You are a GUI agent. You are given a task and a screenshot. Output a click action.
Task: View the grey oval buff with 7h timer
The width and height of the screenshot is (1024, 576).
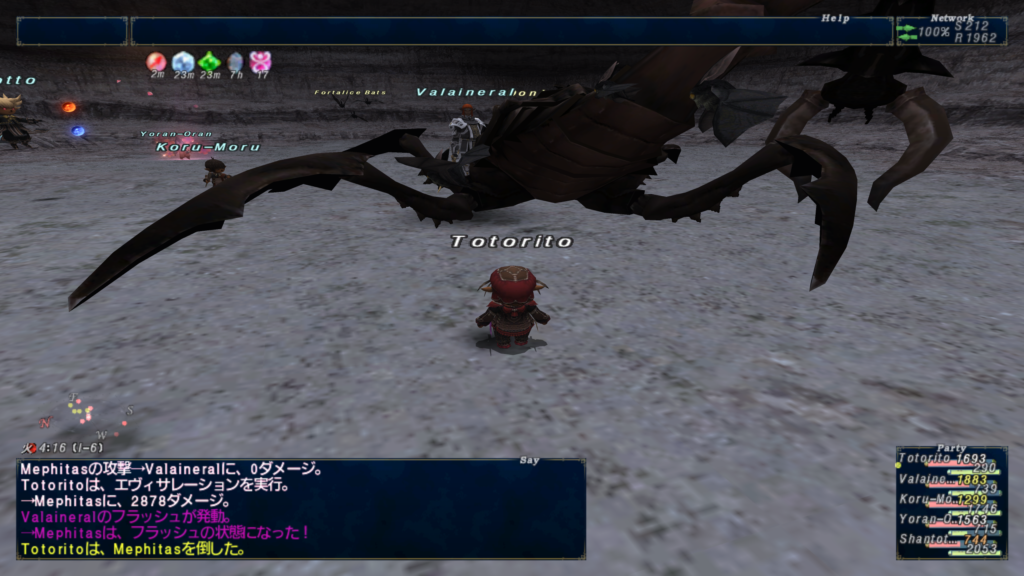[235, 62]
